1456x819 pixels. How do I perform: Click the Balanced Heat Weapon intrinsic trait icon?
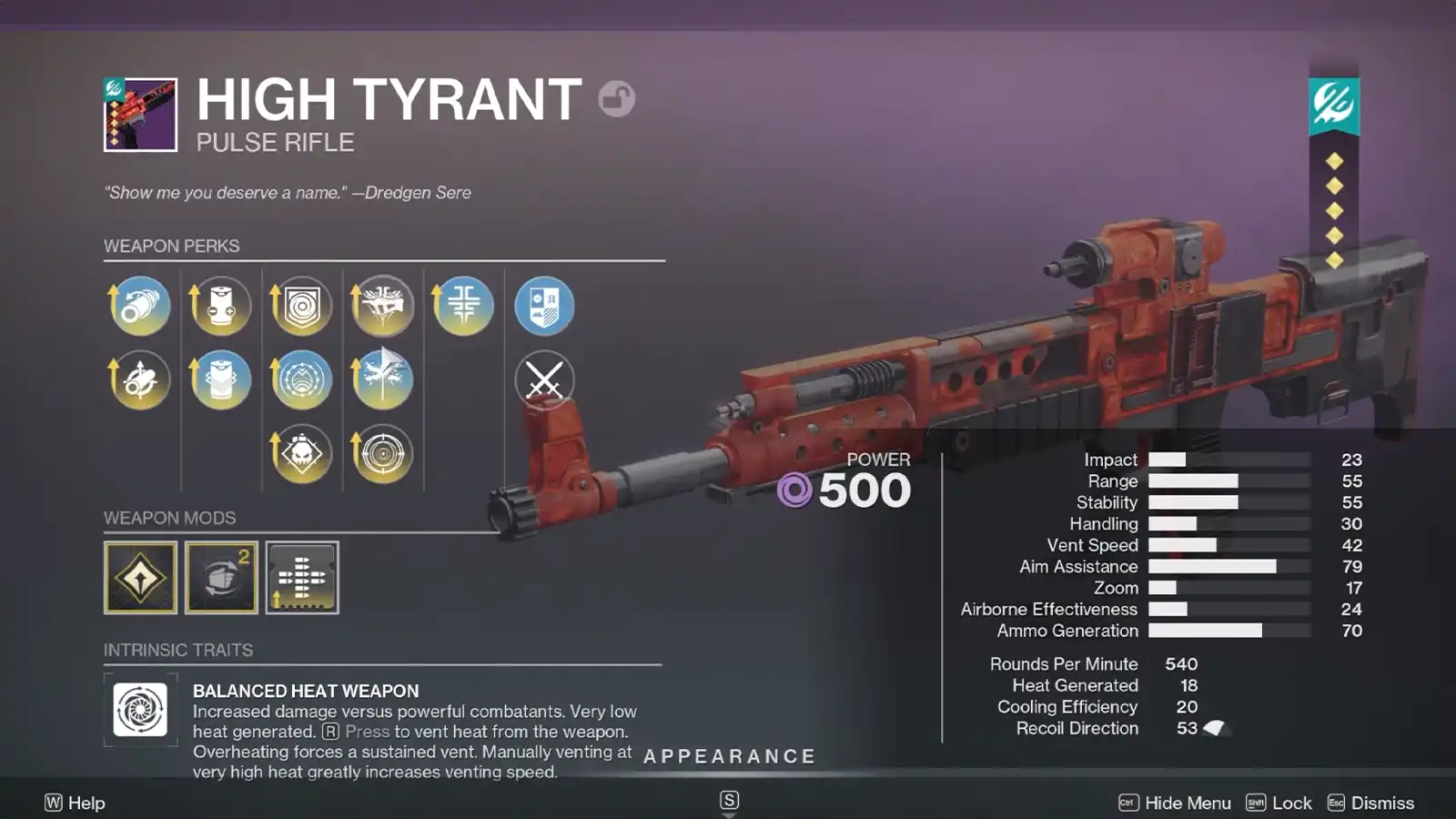point(140,713)
